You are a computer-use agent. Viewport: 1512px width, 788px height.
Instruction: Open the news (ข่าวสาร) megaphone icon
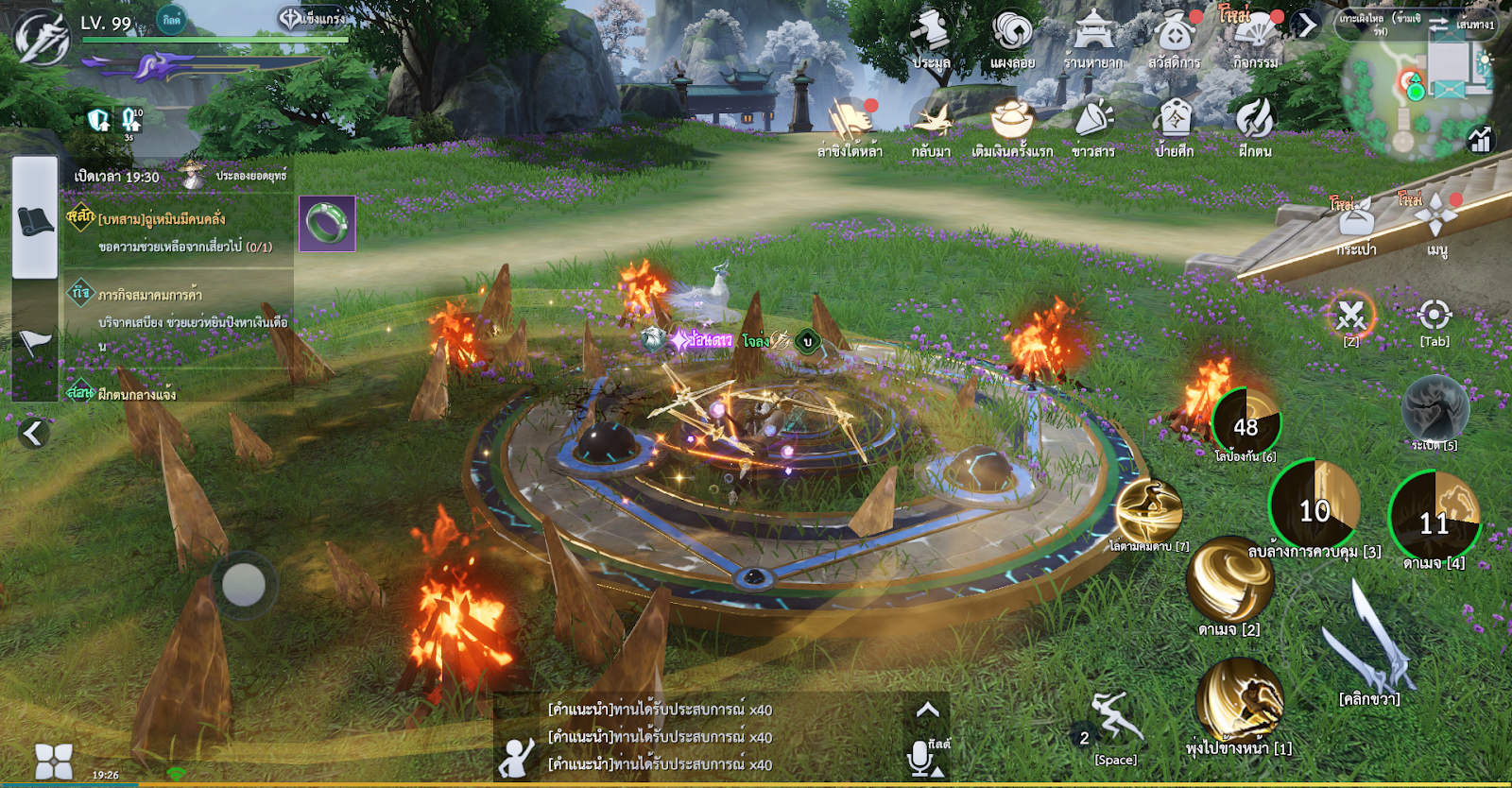click(x=1093, y=125)
